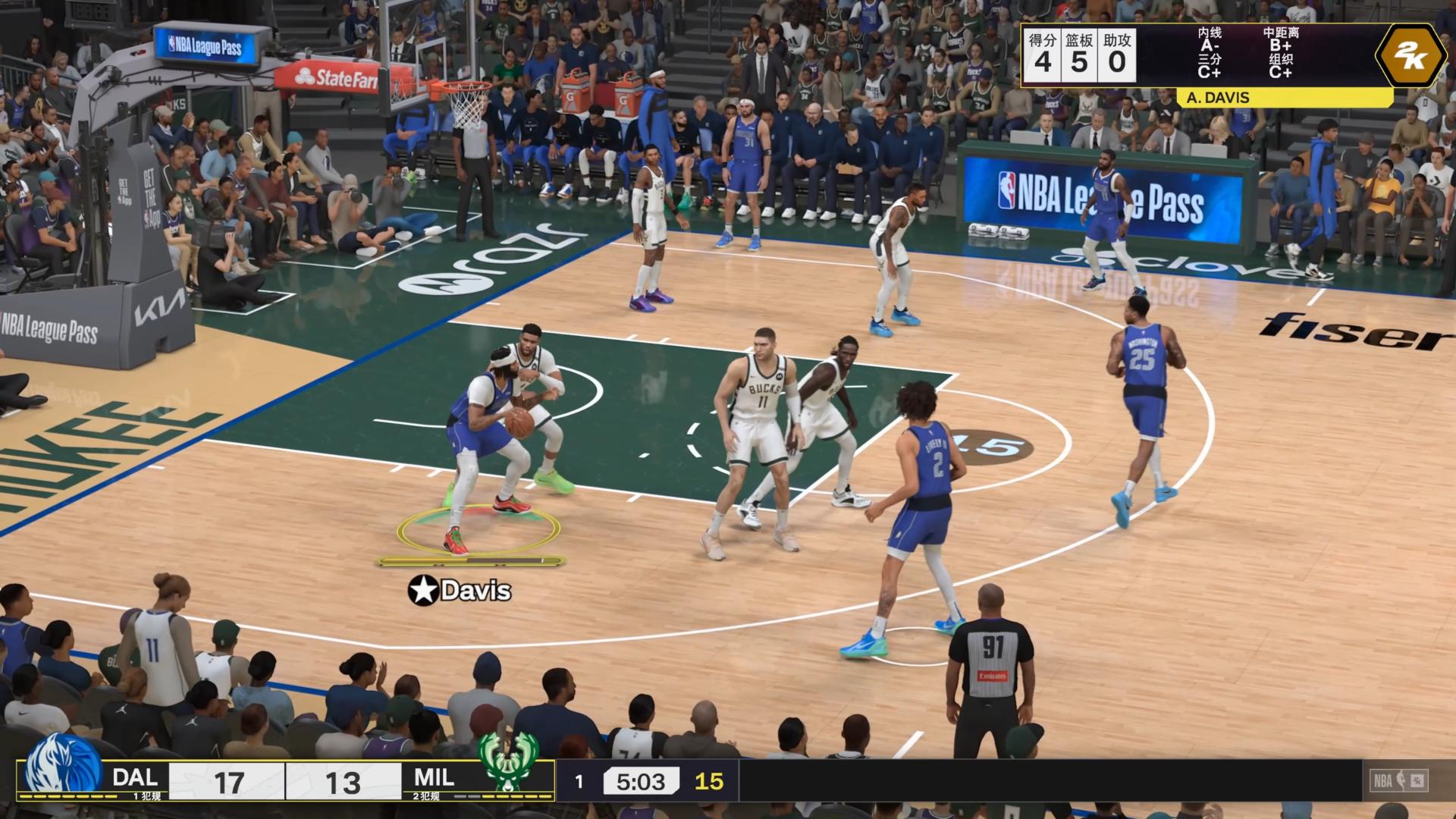Select the starred Davis player label

[460, 590]
